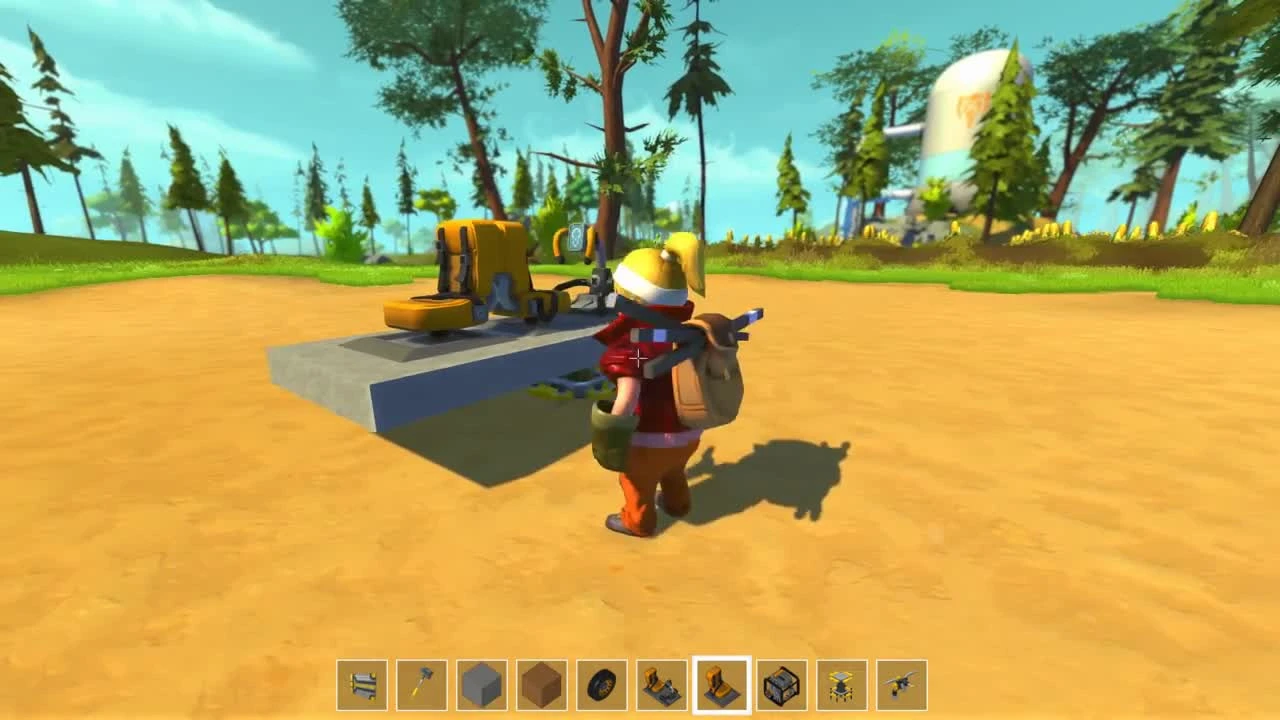Click the crosshair target point on the character
The width and height of the screenshot is (1280, 720).
coord(637,358)
